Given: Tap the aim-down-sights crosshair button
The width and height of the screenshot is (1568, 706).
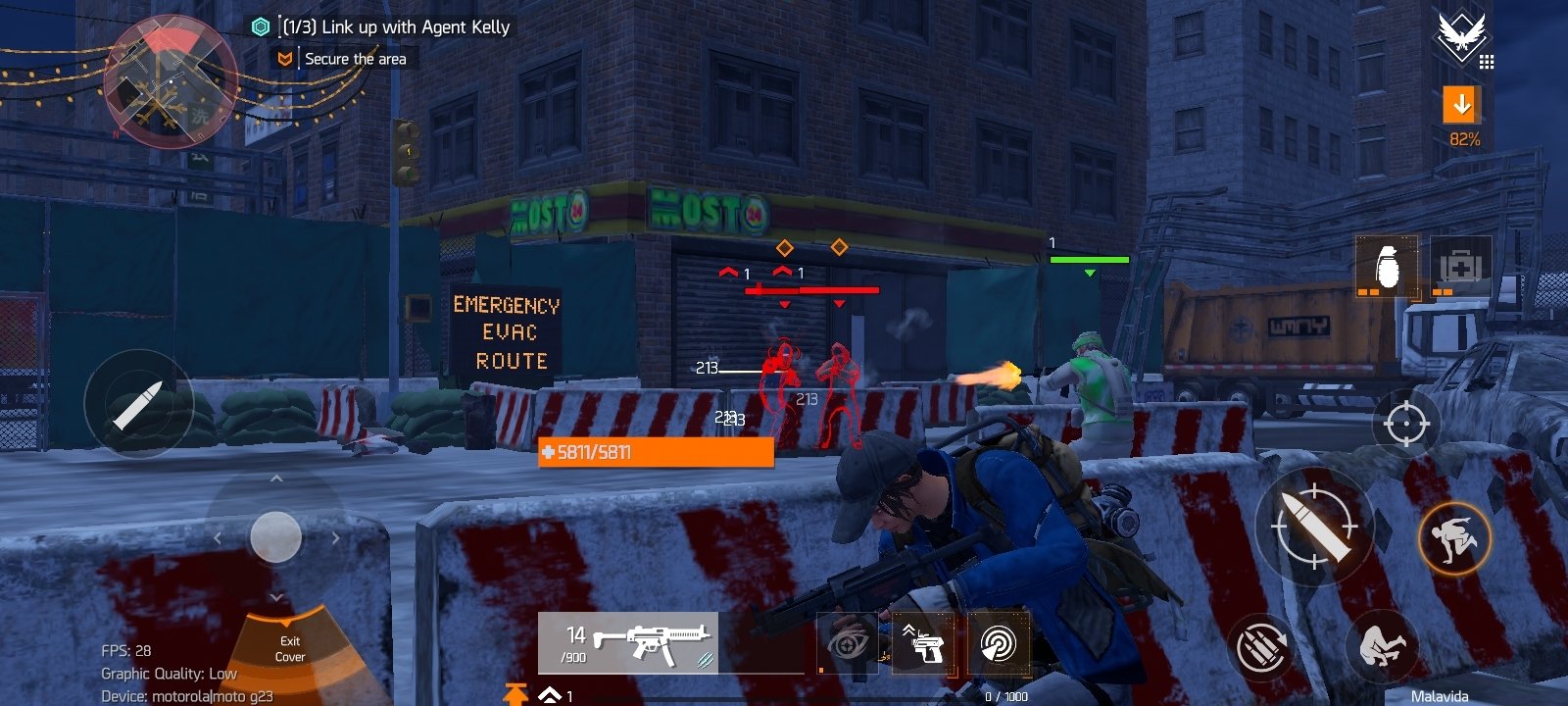Looking at the screenshot, I should pyautogui.click(x=1405, y=424).
